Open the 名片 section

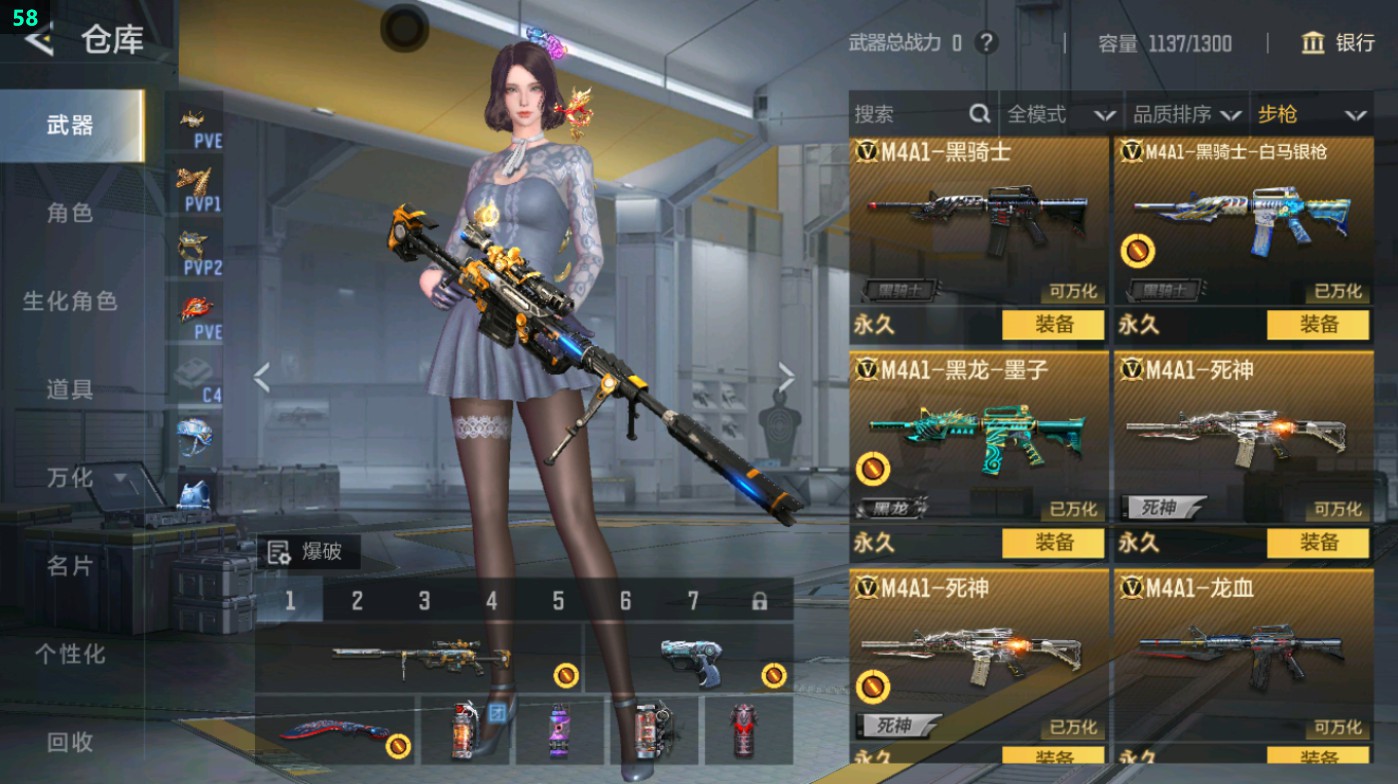pyautogui.click(x=70, y=566)
